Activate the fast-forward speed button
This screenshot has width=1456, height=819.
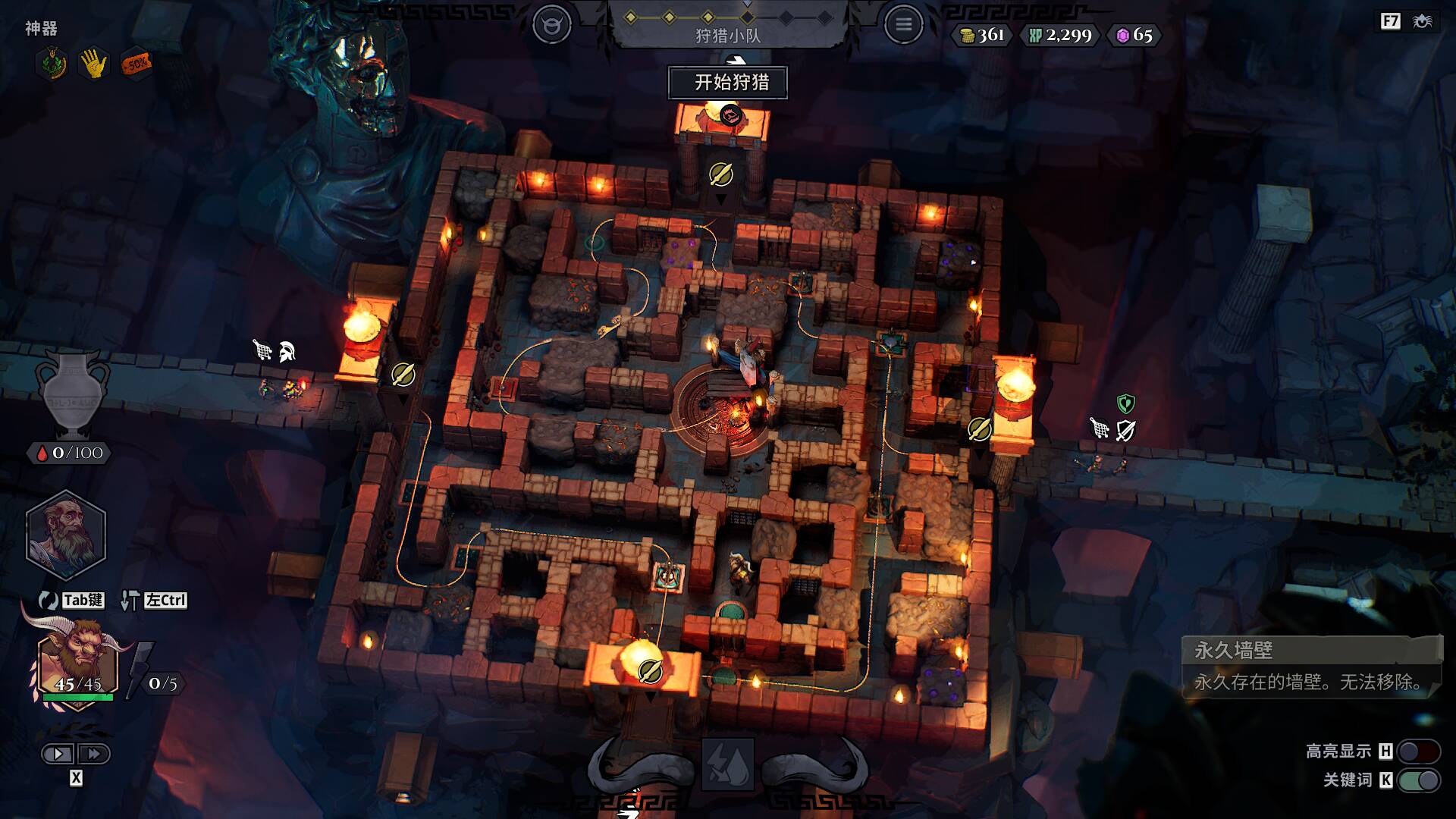94,754
